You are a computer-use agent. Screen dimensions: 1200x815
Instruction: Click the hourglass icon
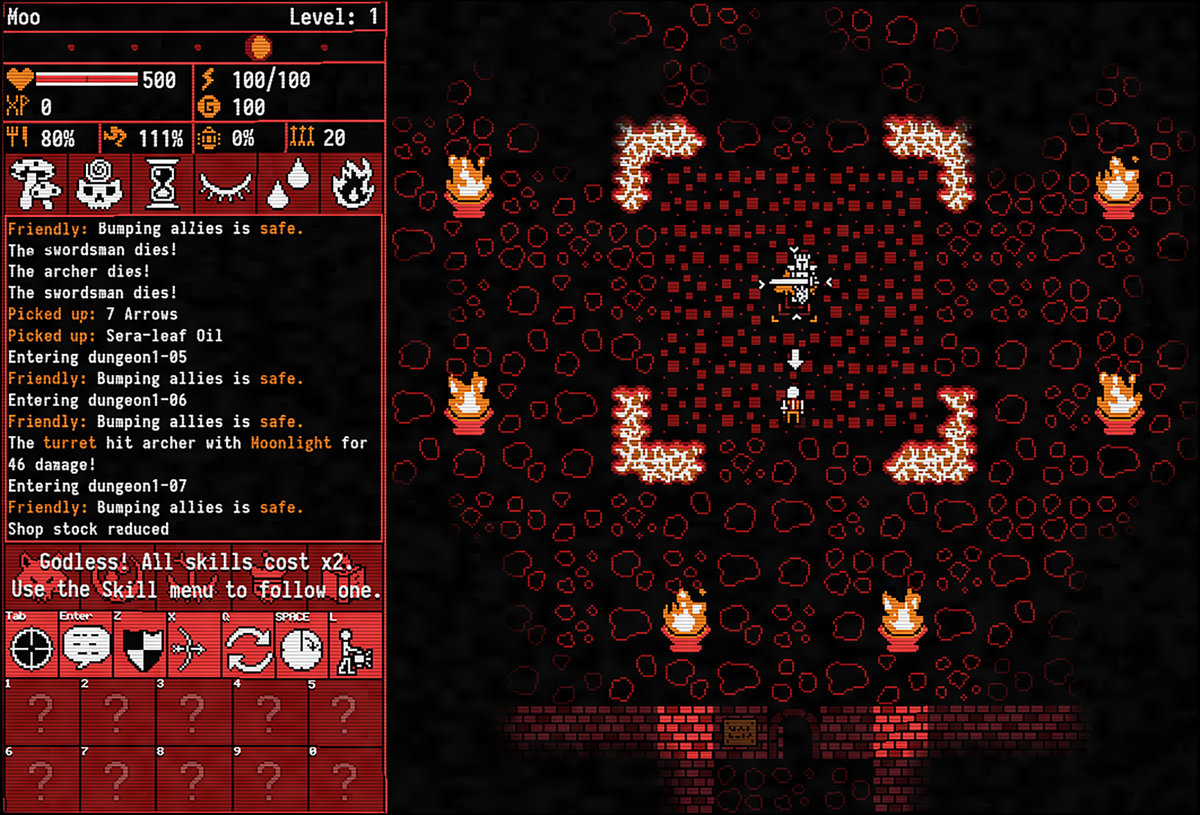[161, 183]
